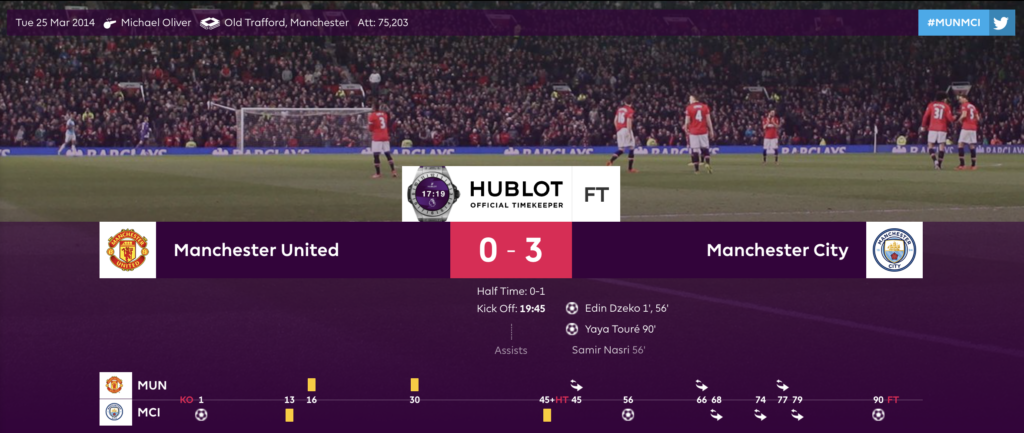Image resolution: width=1024 pixels, height=433 pixels.
Task: Show the 1st-minute goal on the timeline
Action: [x=201, y=414]
